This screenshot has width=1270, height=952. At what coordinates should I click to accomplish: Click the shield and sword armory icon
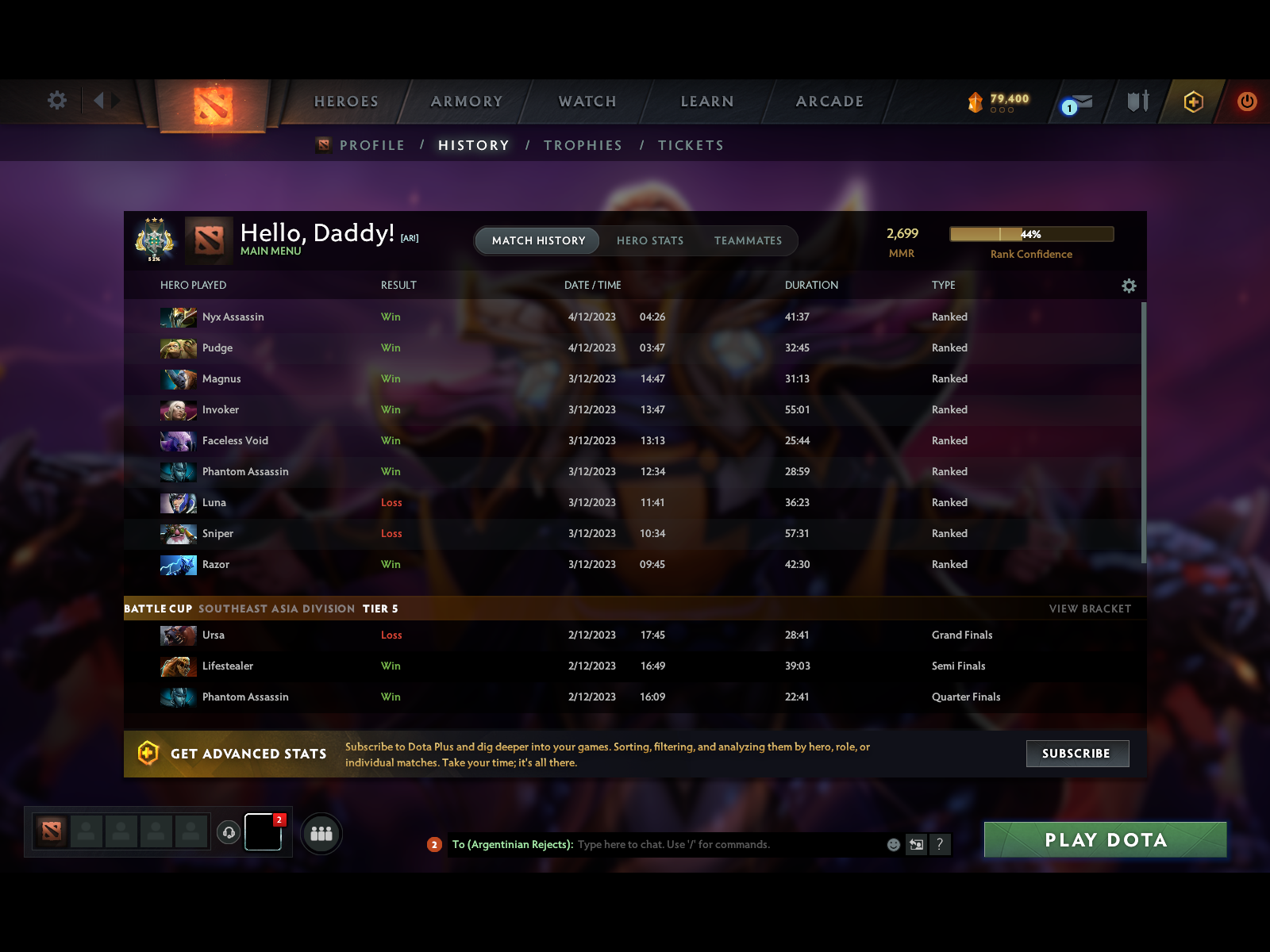click(x=1138, y=102)
